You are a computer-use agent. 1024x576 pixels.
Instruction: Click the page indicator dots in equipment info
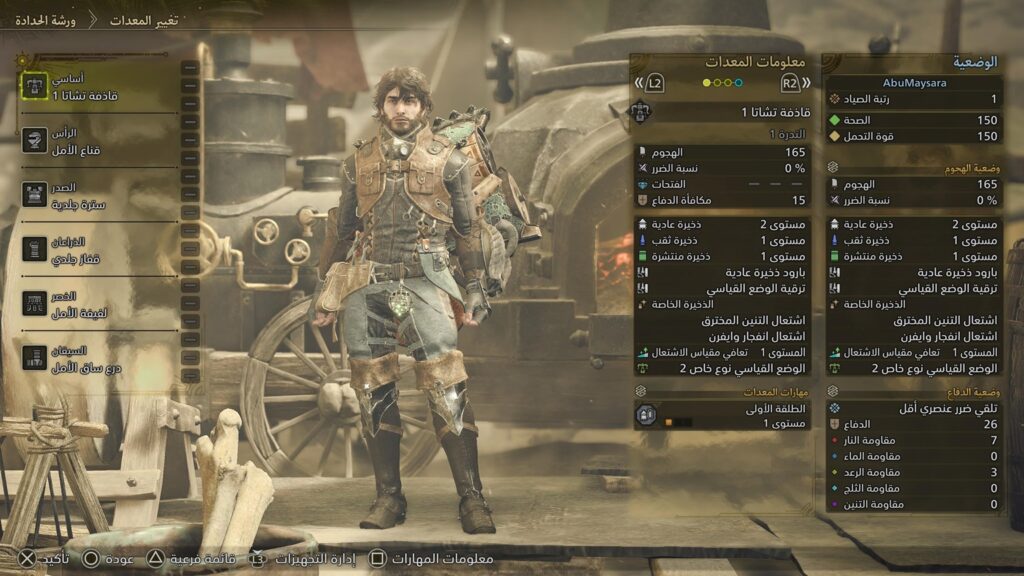(722, 83)
